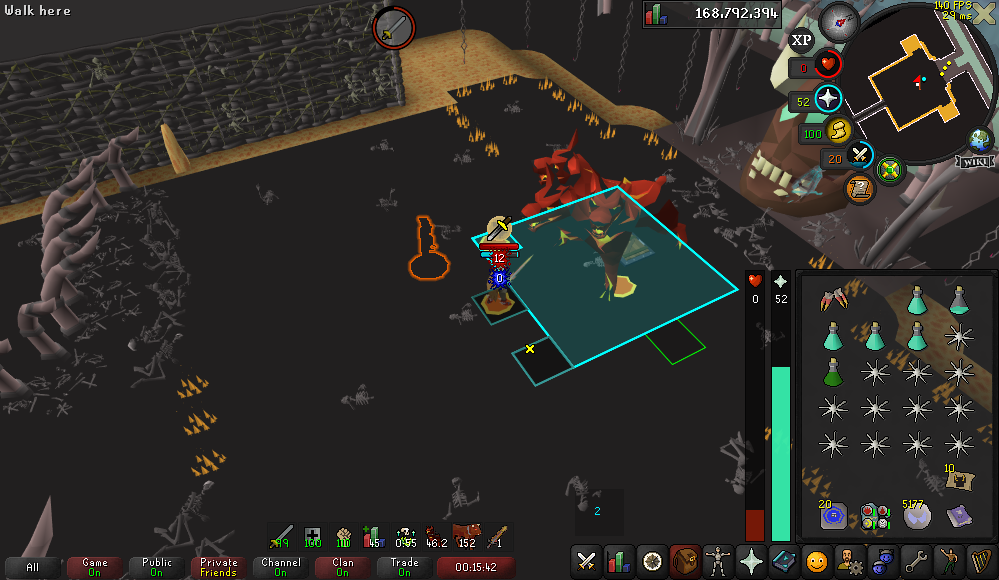This screenshot has height=580, width=999.
Task: Select the All chat filter
Action: [x=33, y=567]
